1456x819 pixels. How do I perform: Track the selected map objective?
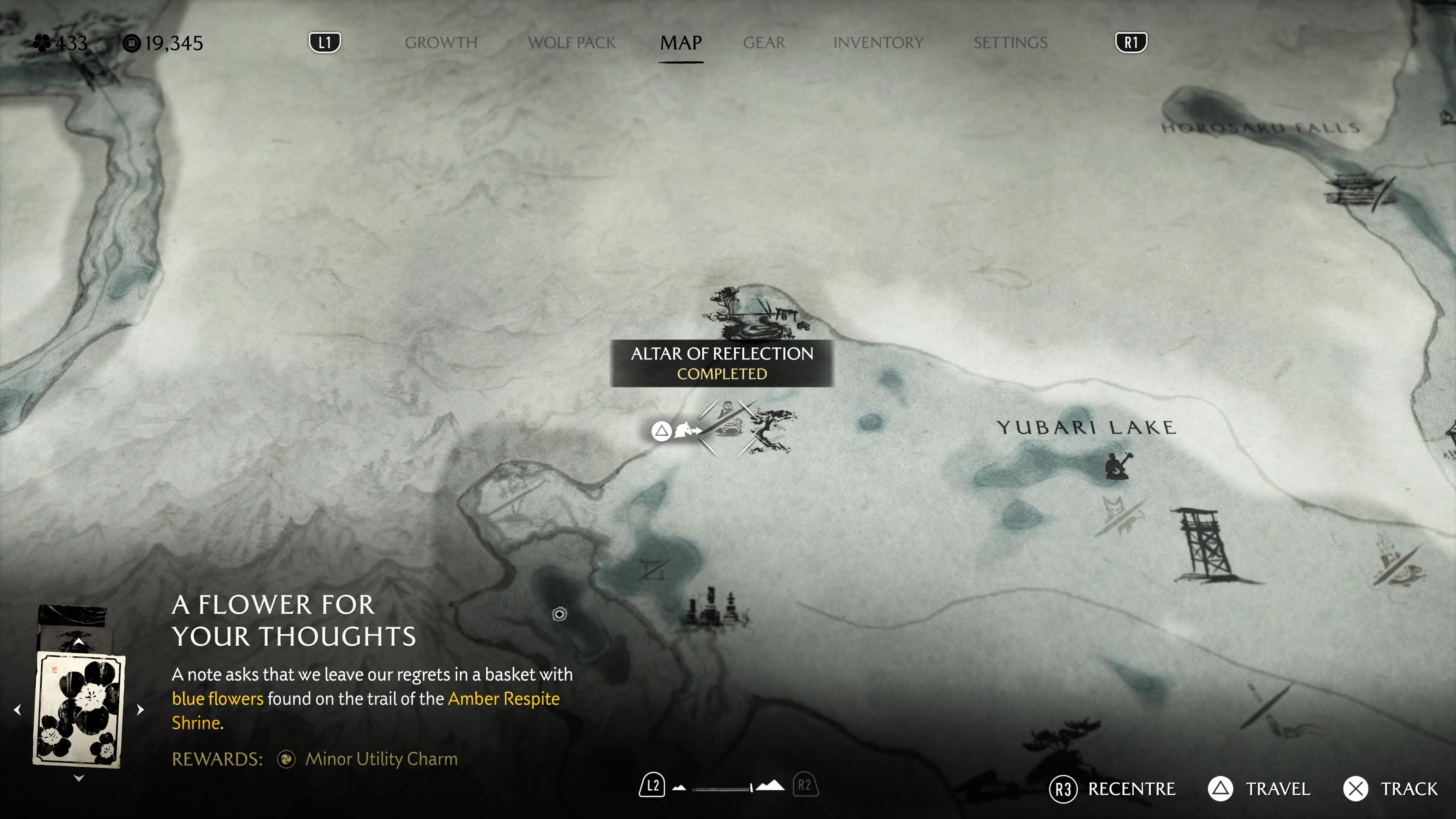[x=1391, y=789]
